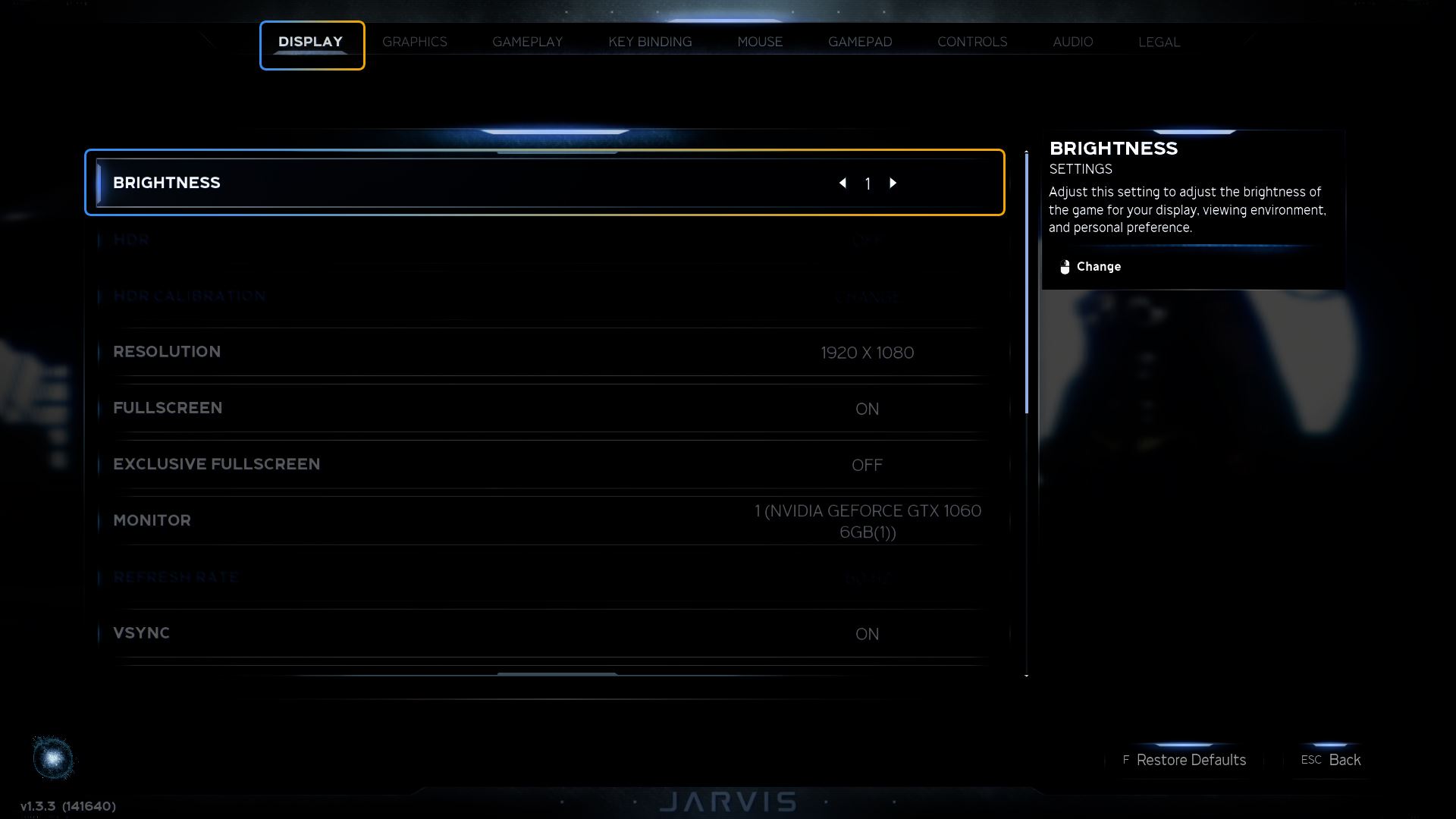Switch to the Controls tab
Viewport: 1456px width, 819px height.
click(x=971, y=42)
